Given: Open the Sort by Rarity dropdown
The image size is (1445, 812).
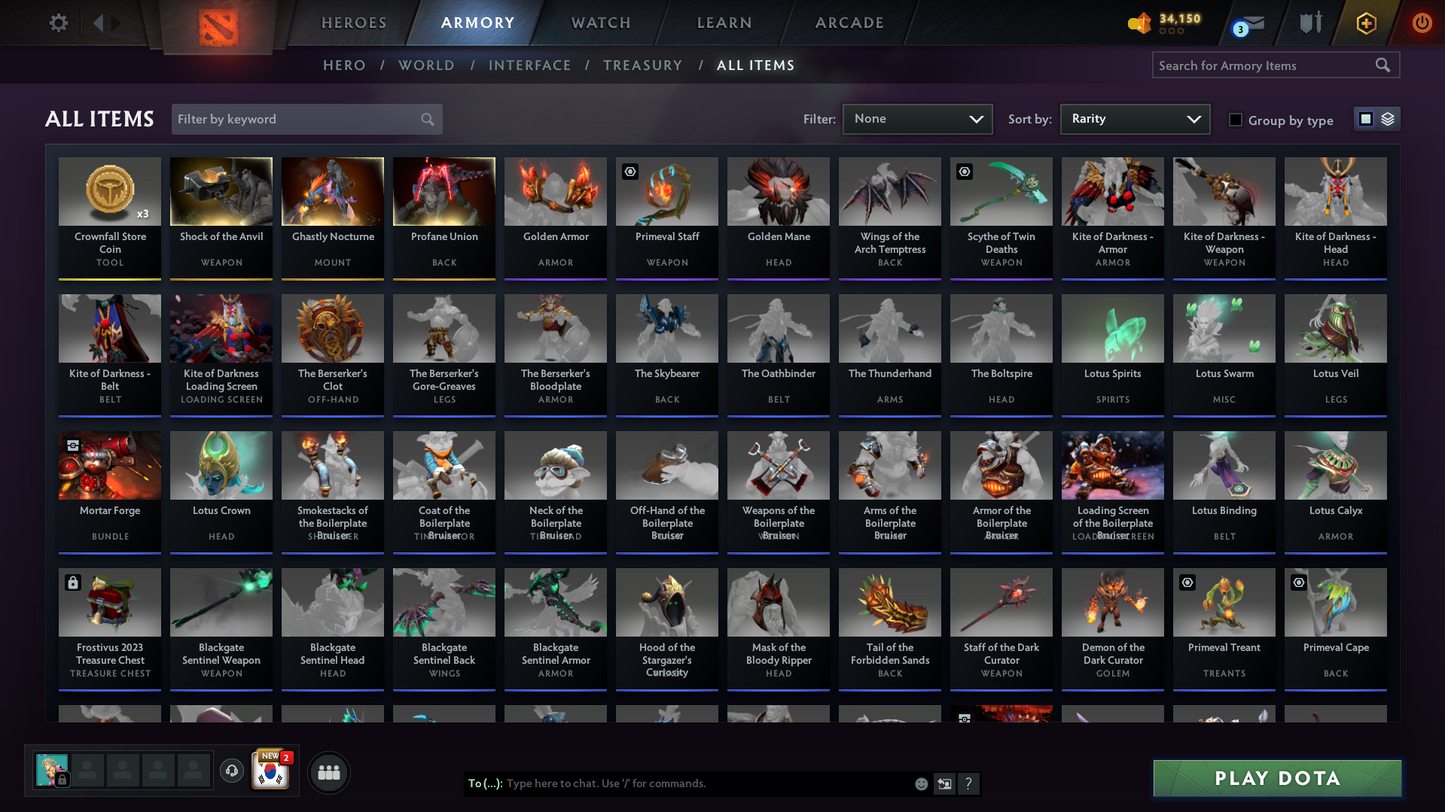Looking at the screenshot, I should point(1134,118).
